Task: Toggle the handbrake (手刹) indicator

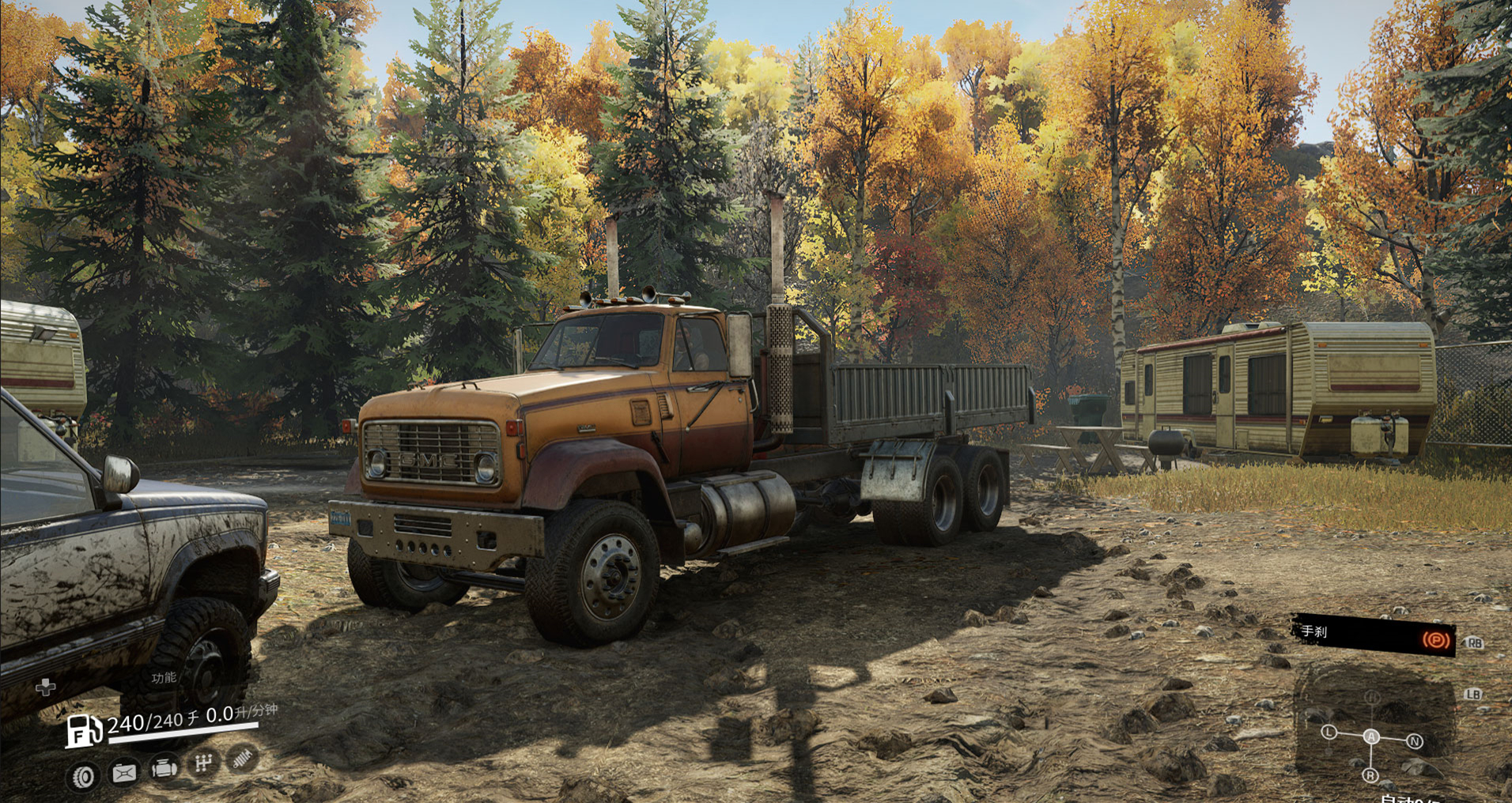Action: (1436, 639)
